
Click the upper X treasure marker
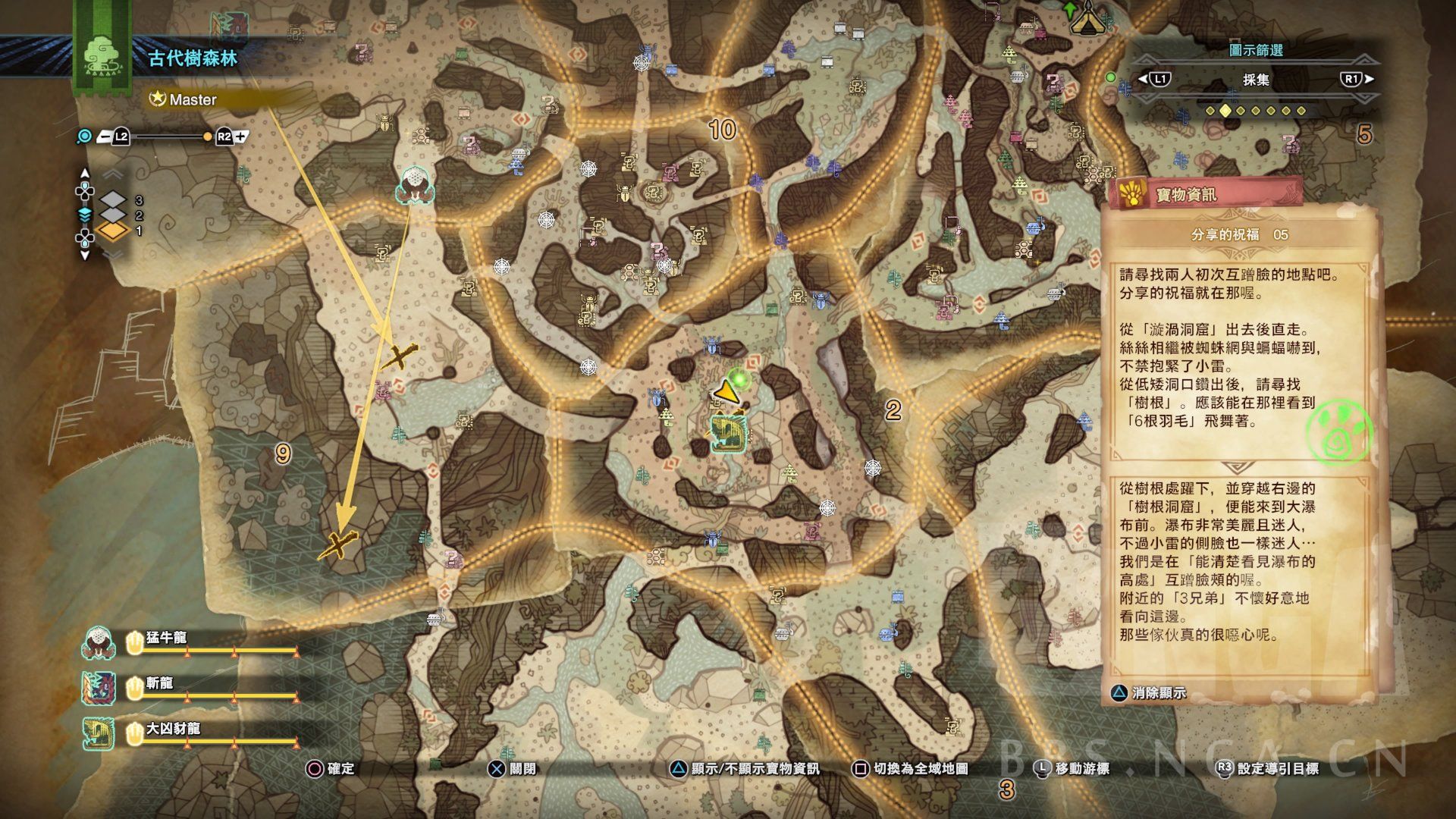[399, 355]
